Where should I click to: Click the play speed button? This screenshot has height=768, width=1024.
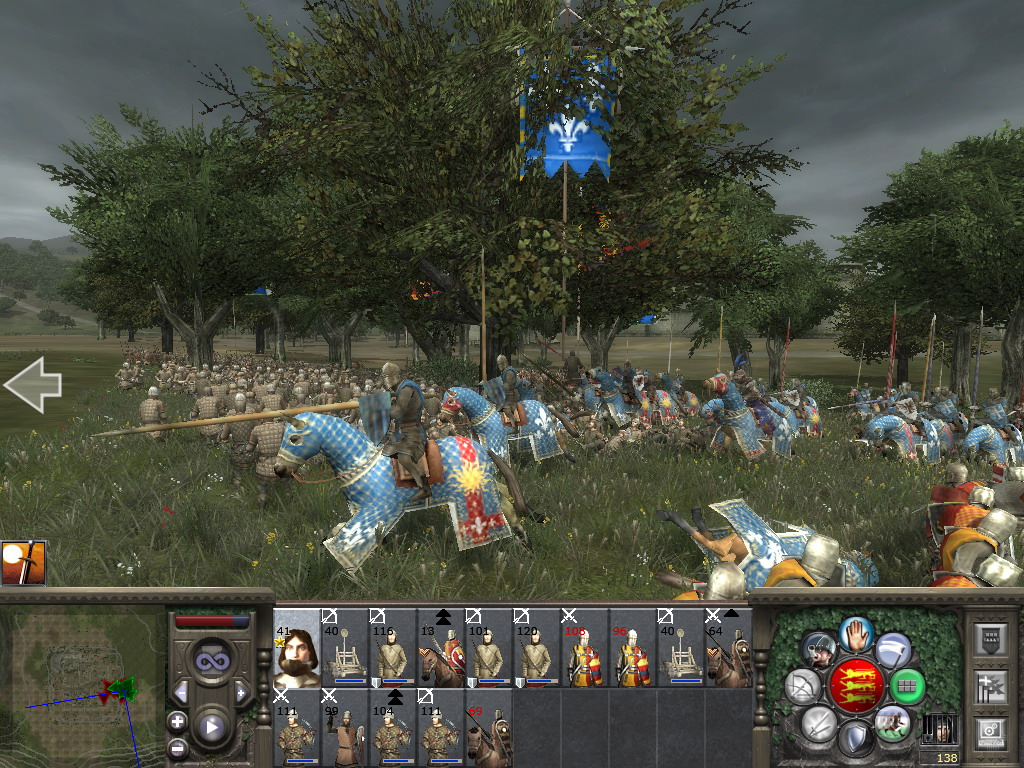[212, 727]
